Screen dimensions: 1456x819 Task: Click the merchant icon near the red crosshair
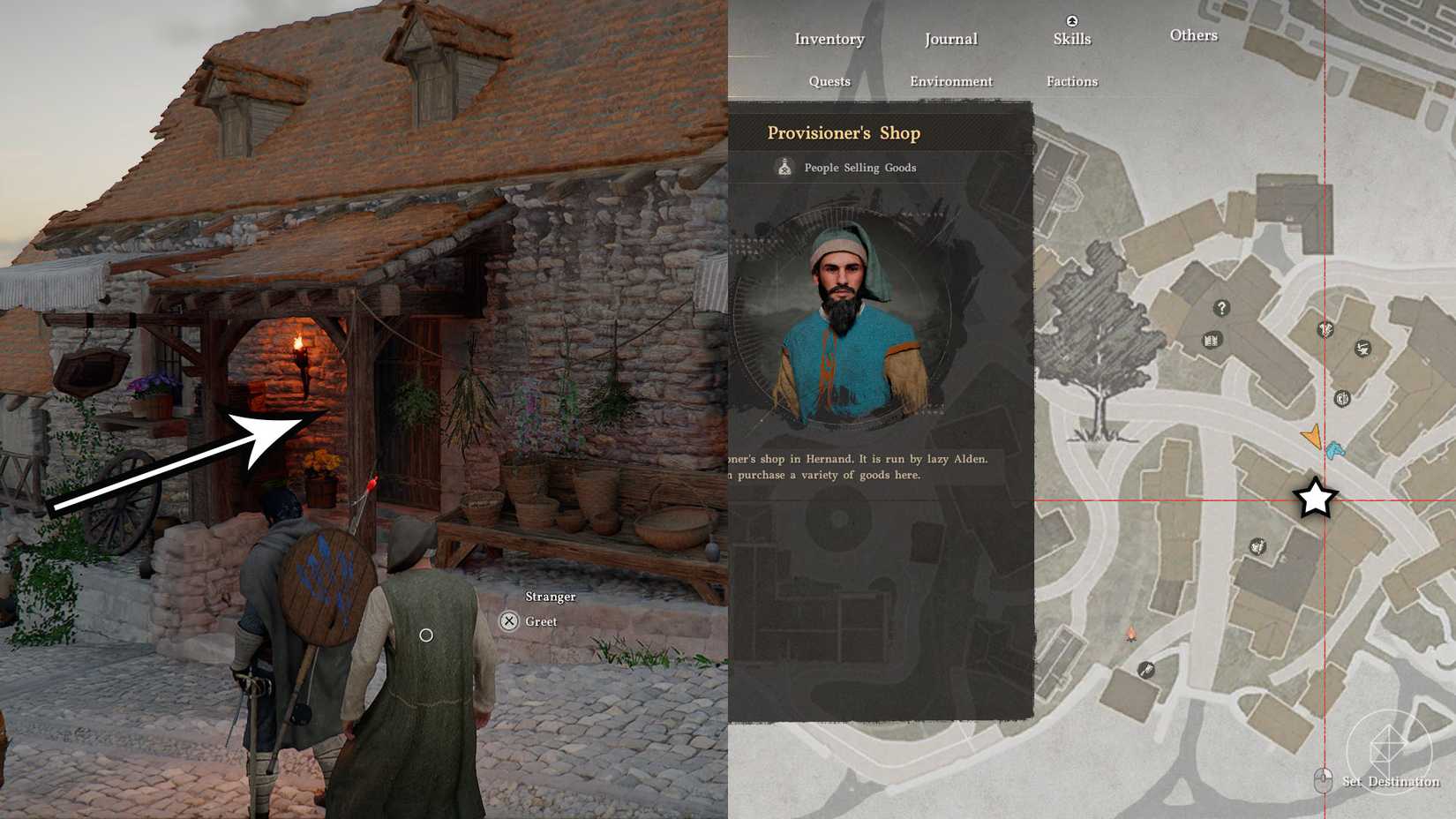point(1326,330)
